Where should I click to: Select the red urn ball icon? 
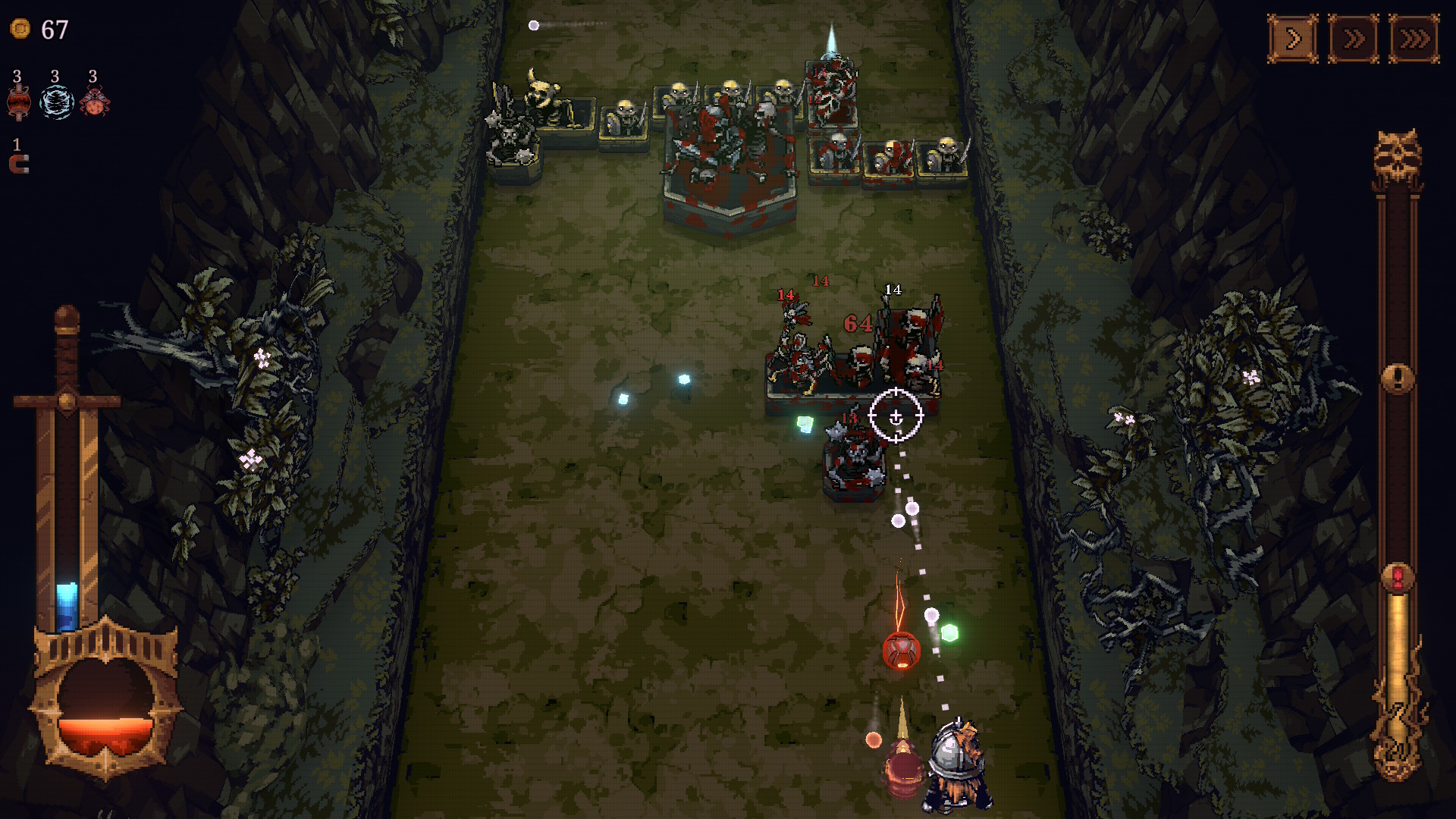coord(18,102)
